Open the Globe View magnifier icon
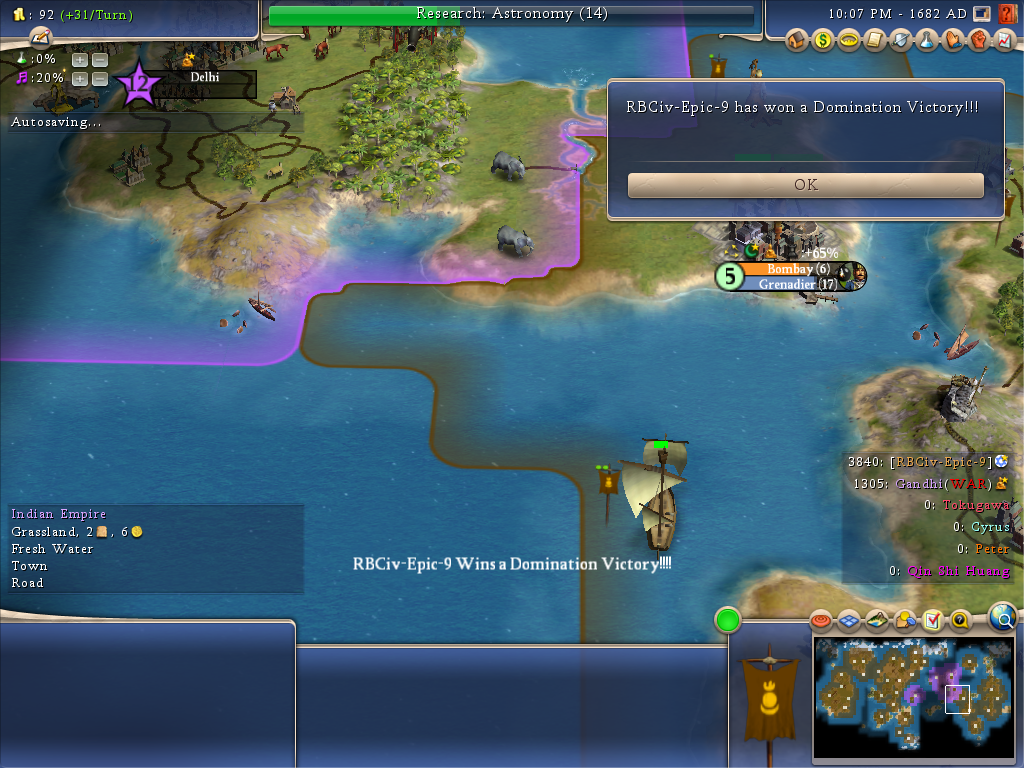Image resolution: width=1024 pixels, height=768 pixels. pyautogui.click(x=1002, y=617)
